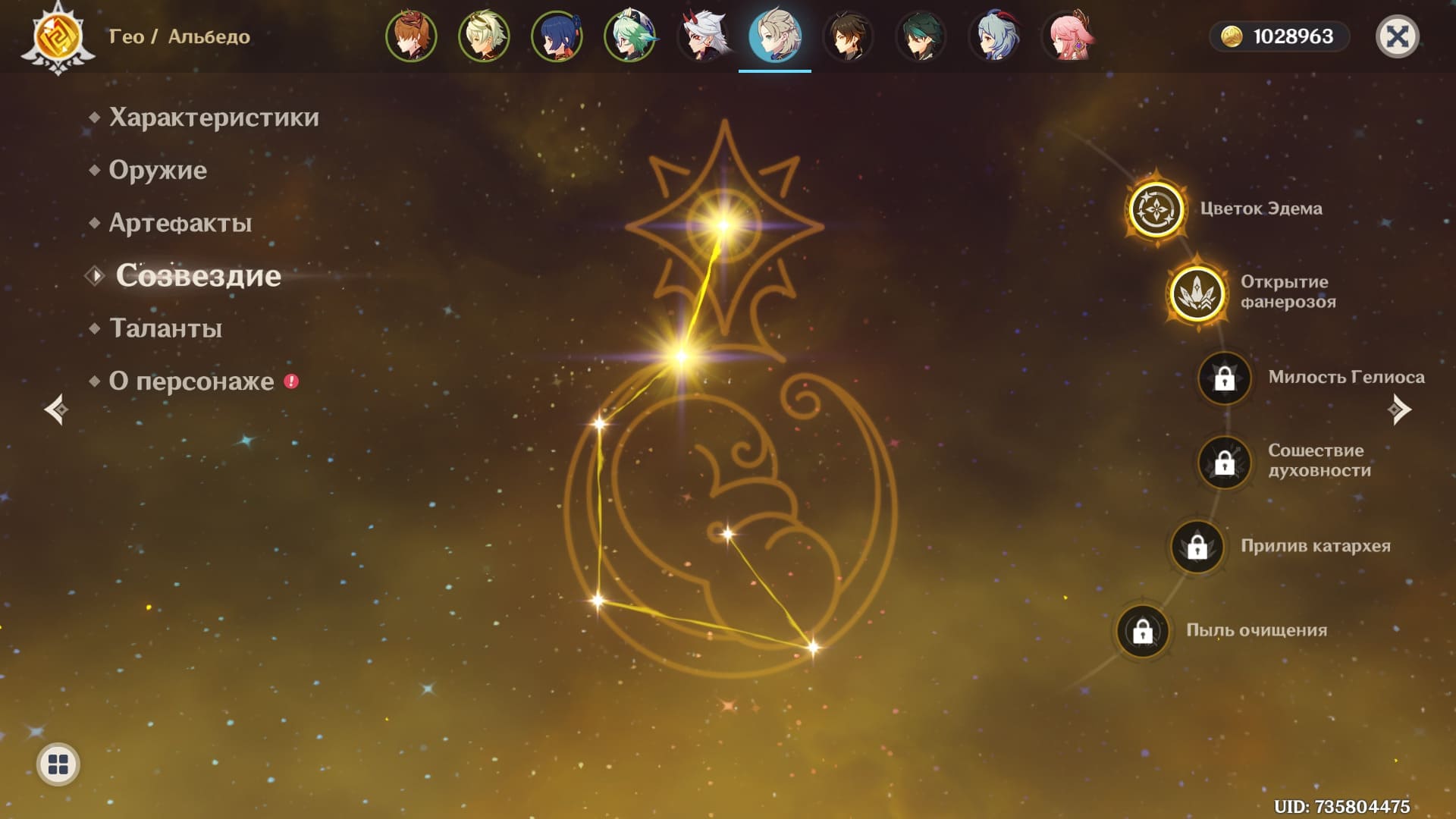Select the green-haired character with glasses
The height and width of the screenshot is (819, 1456).
pyautogui.click(x=629, y=36)
